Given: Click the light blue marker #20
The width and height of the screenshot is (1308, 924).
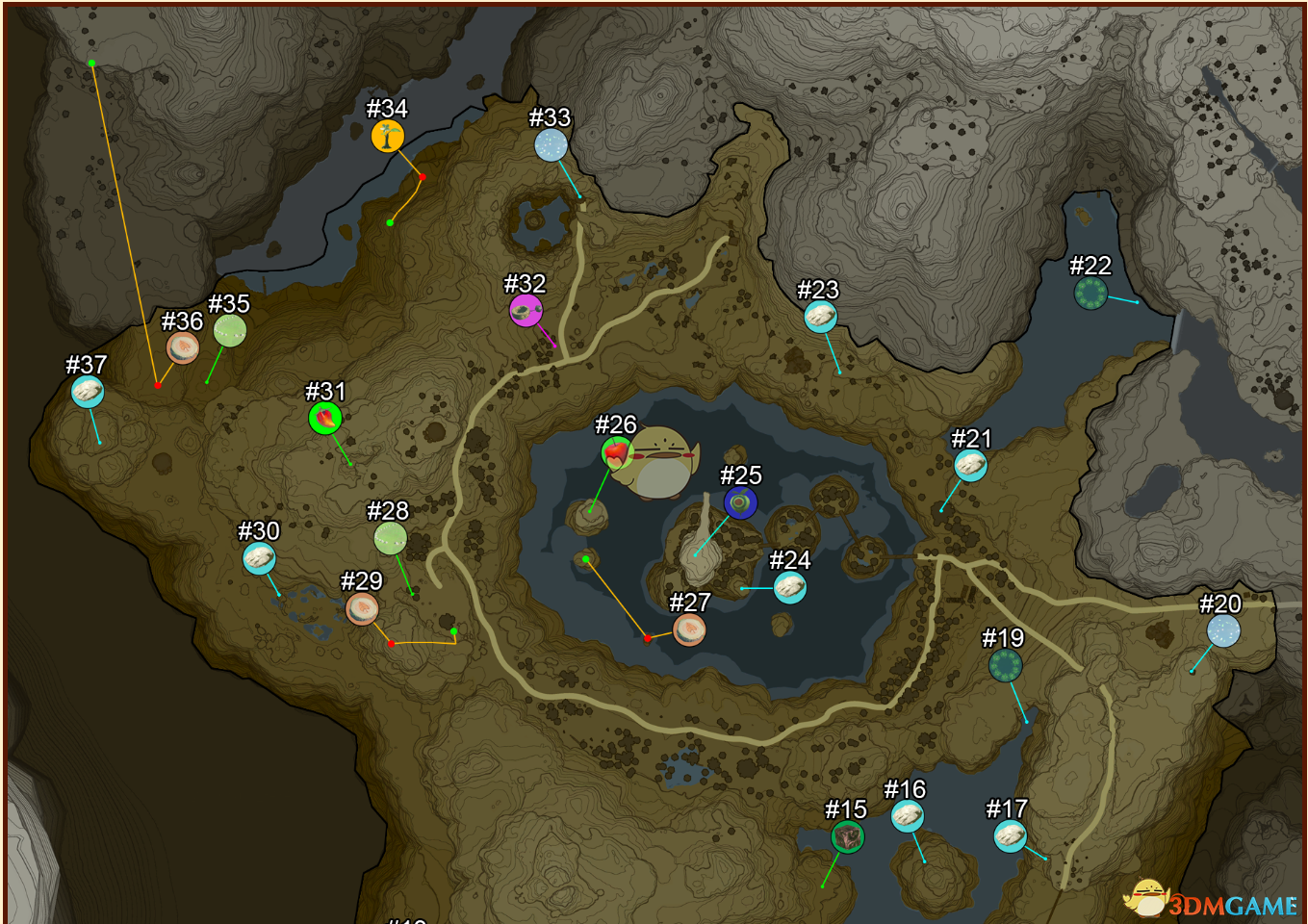Looking at the screenshot, I should click(1223, 631).
